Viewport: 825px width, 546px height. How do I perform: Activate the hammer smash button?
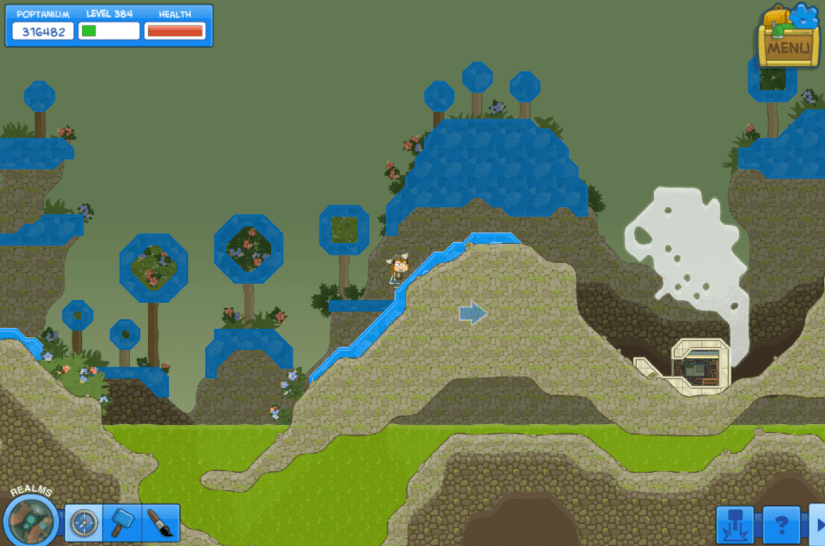tap(735, 524)
